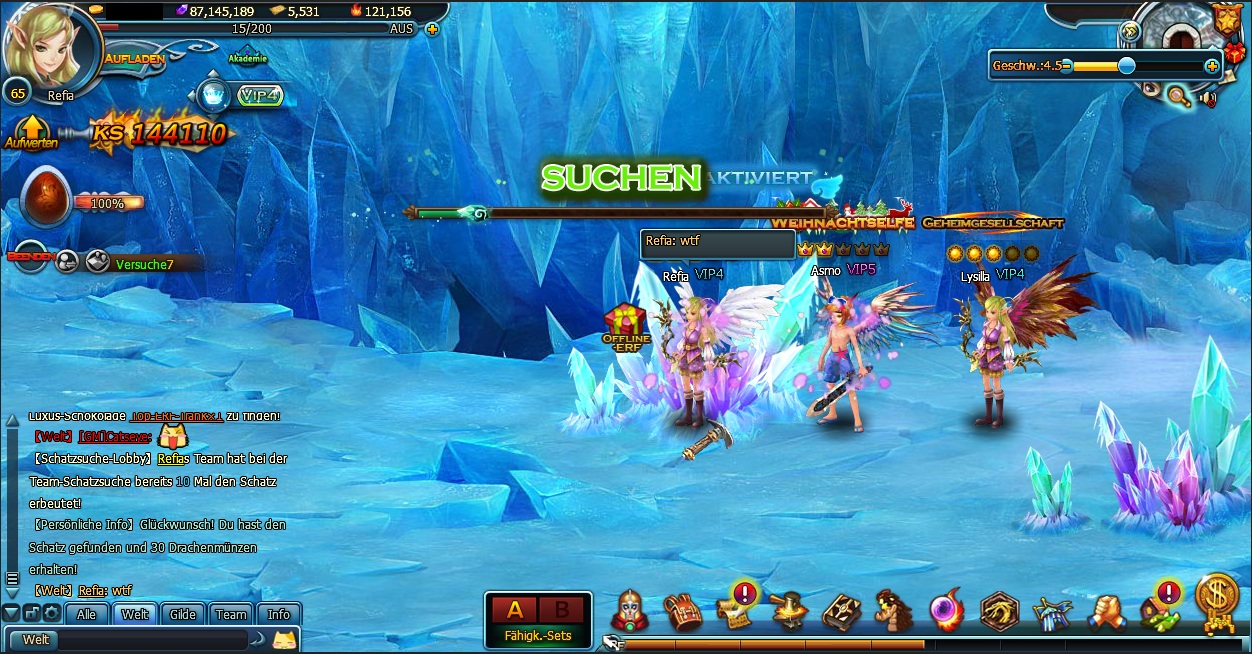Decrease speed with the Geschw. minus button

(x=1067, y=66)
